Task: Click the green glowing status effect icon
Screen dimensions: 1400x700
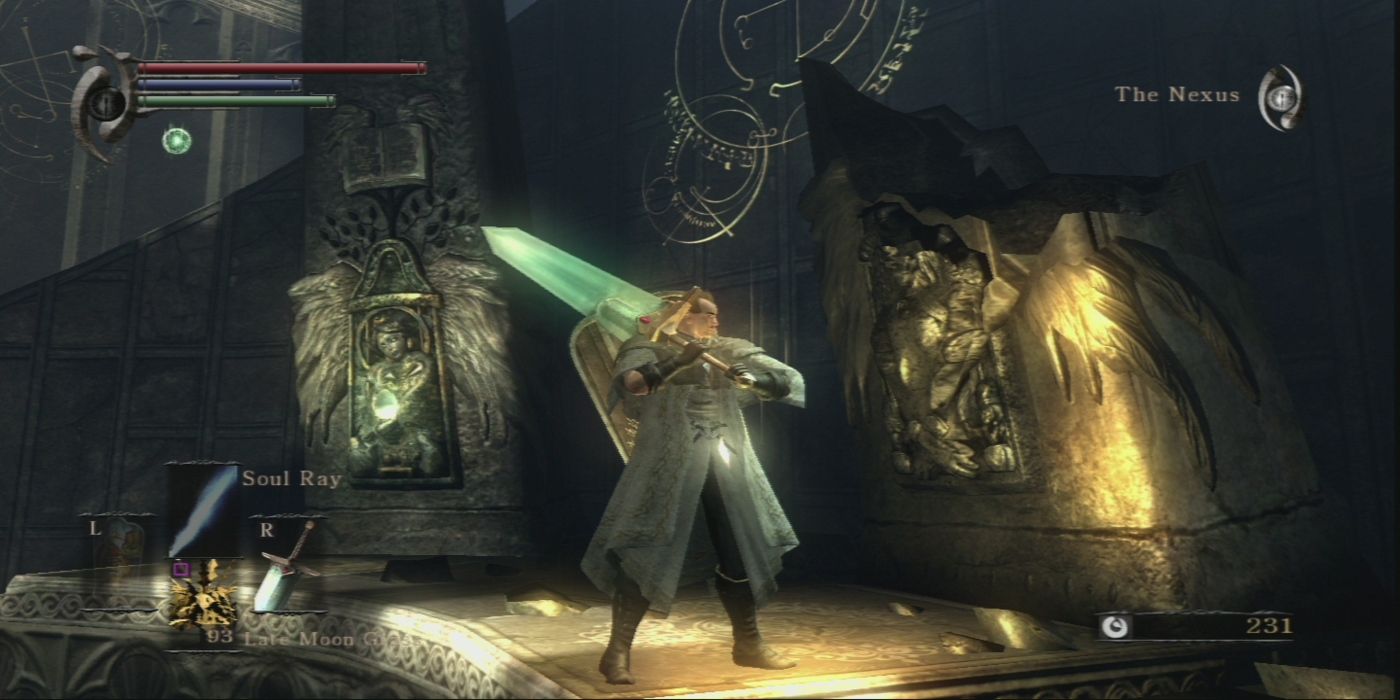Action: [x=177, y=140]
